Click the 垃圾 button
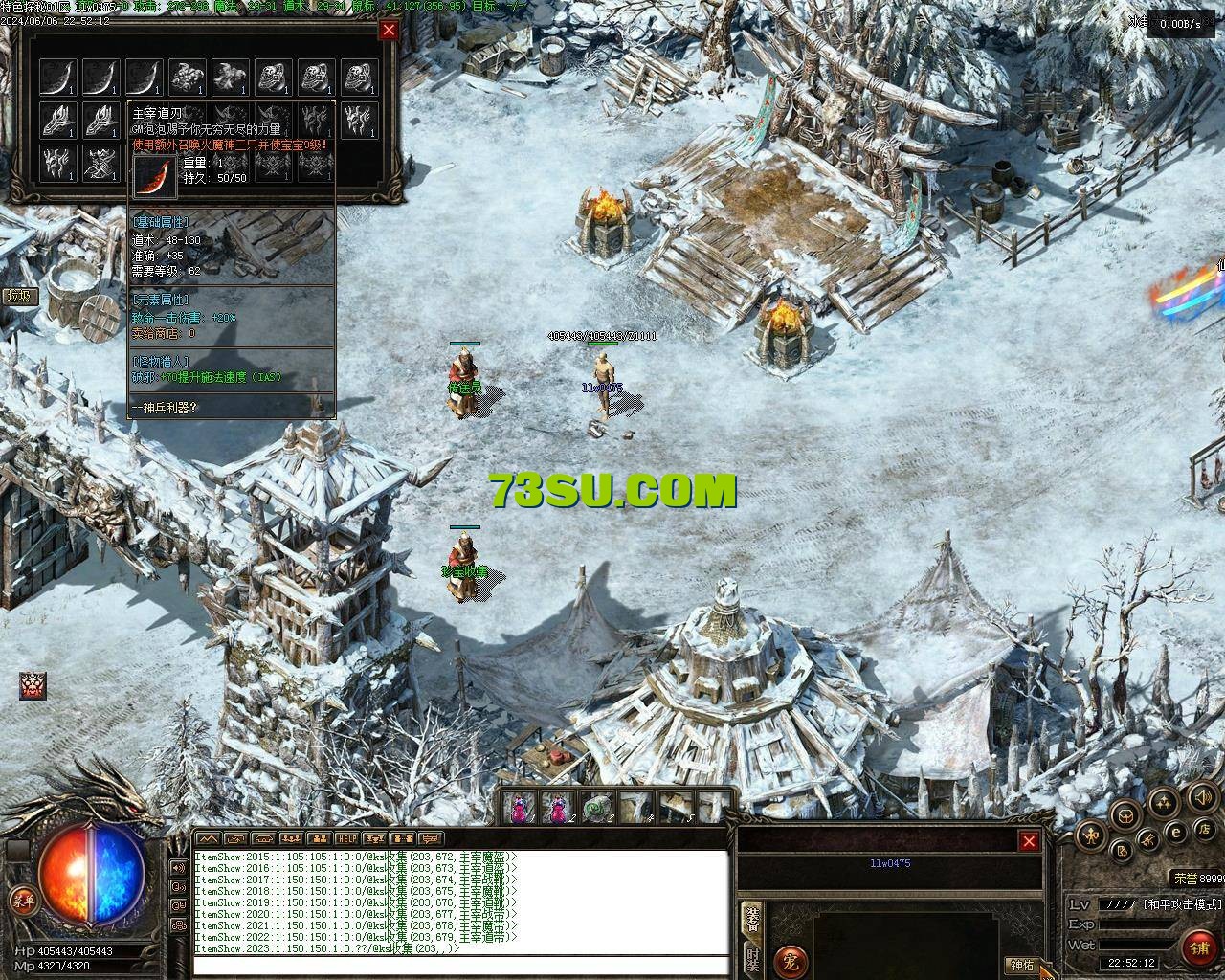The image size is (1225, 980). pos(18,296)
